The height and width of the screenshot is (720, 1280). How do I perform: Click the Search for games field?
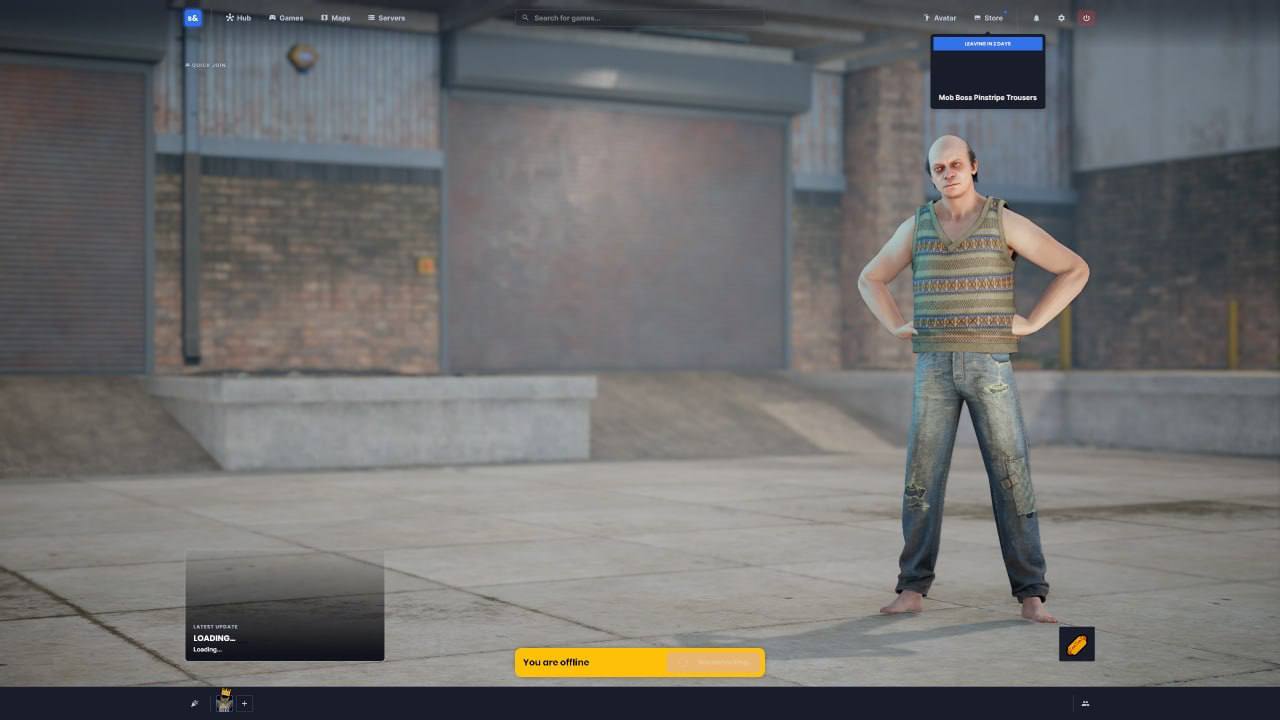click(640, 18)
